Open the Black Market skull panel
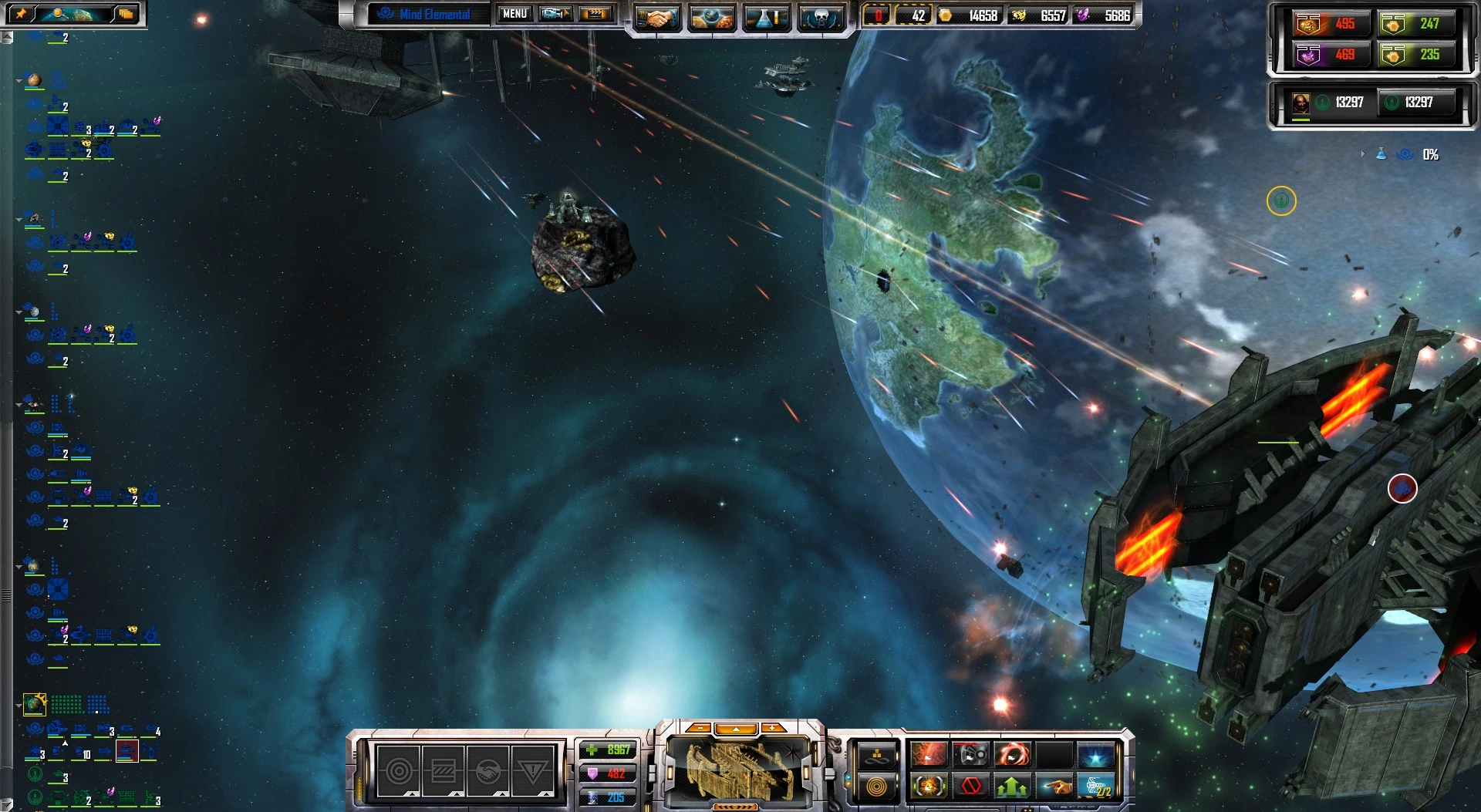Image resolution: width=1481 pixels, height=812 pixels. click(821, 14)
